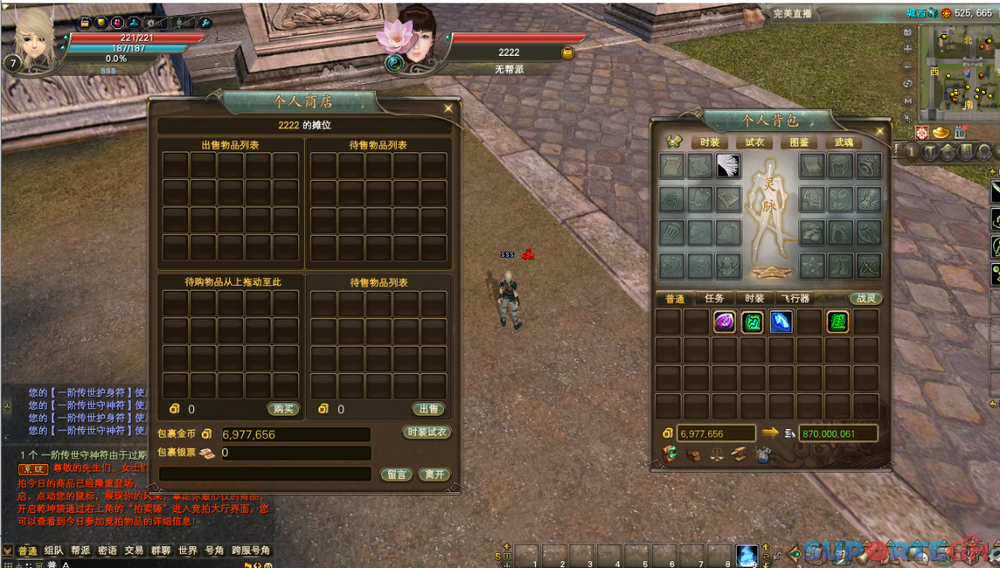Viewport: 1000px width, 568px height.
Task: Show the 飞行器 aircraft bag tab
Action: [796, 298]
